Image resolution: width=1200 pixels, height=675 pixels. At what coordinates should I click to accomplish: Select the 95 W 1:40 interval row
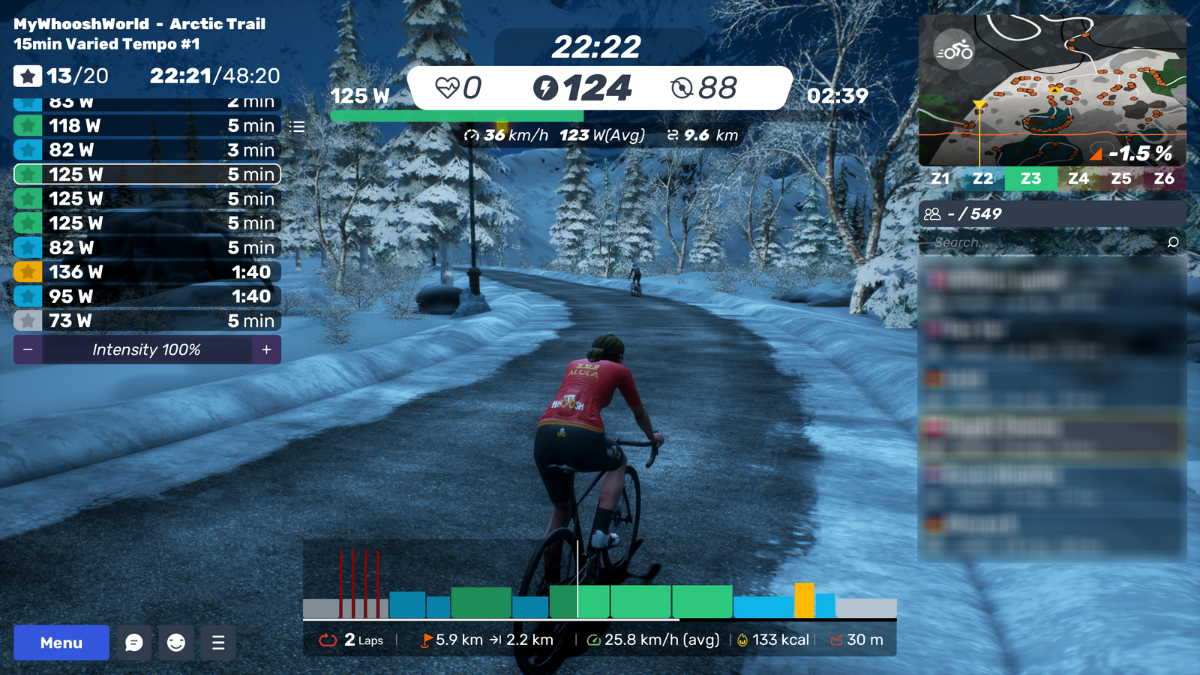[147, 296]
